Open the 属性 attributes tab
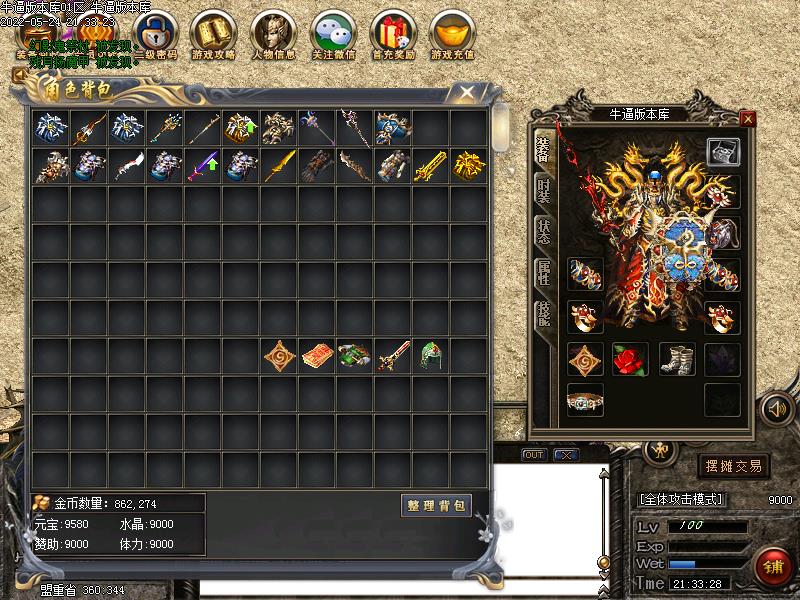The height and width of the screenshot is (600, 800). 543,274
